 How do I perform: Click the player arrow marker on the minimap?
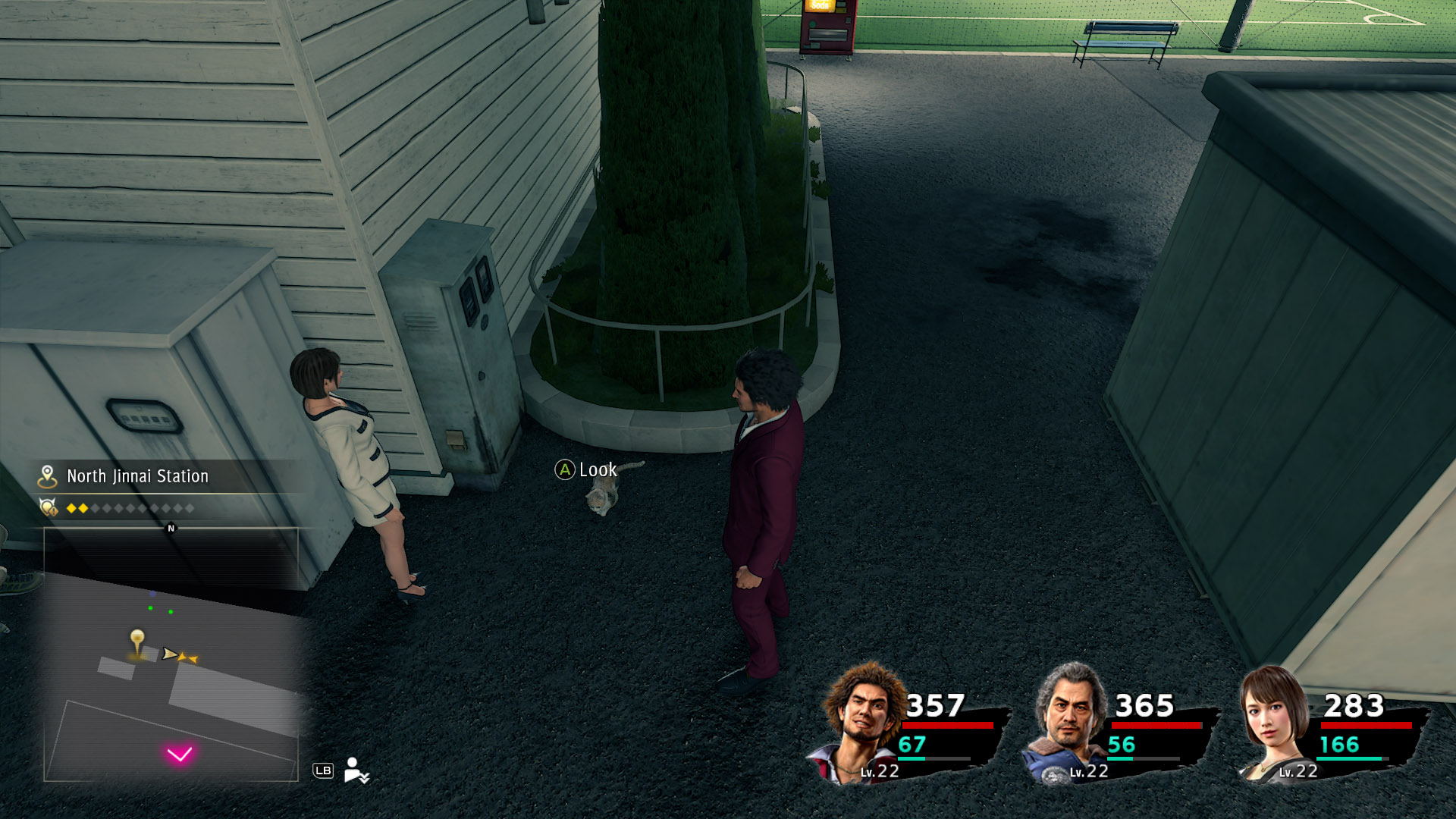click(x=170, y=654)
